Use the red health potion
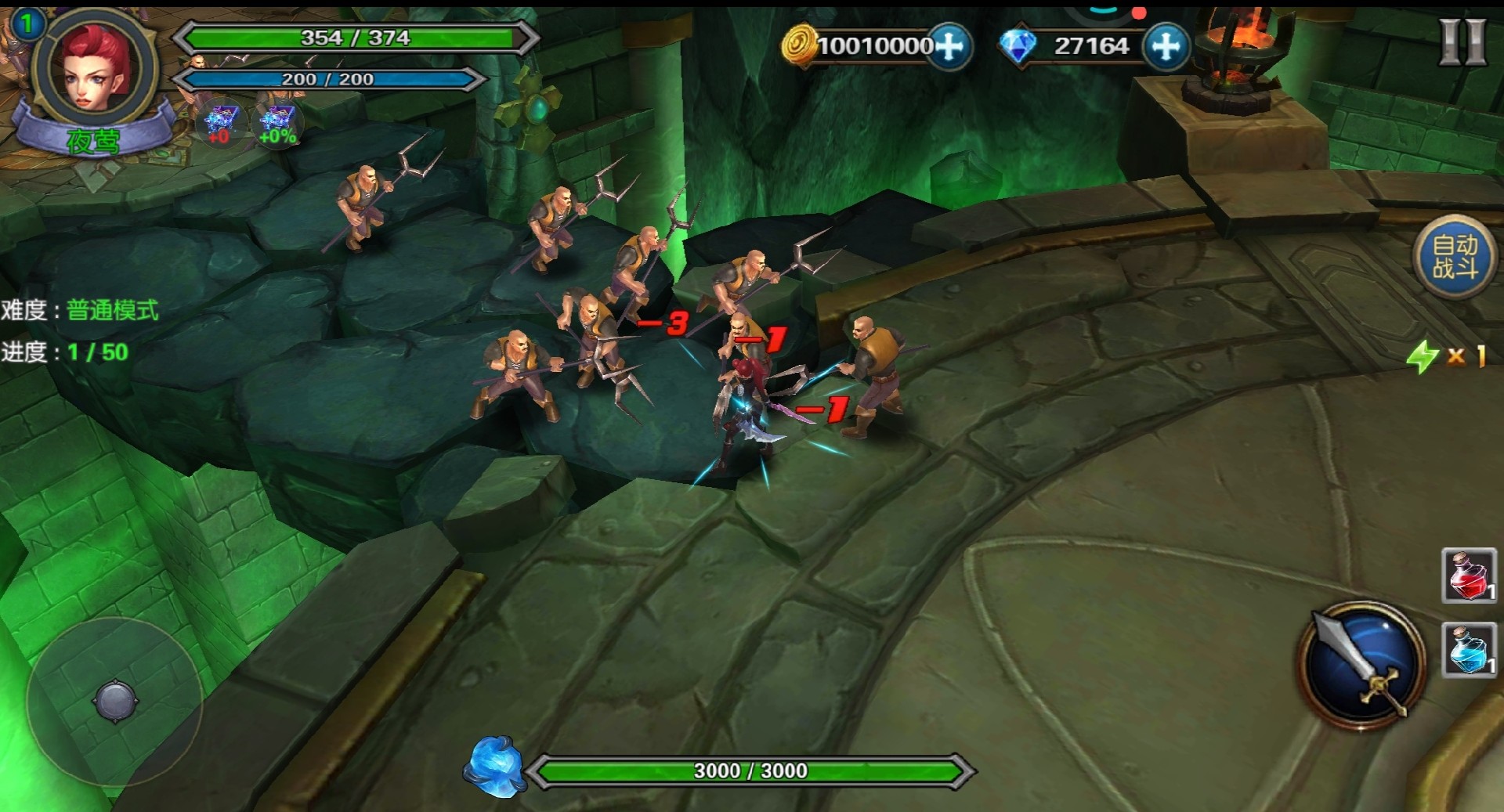The image size is (1504, 812). point(1469,576)
